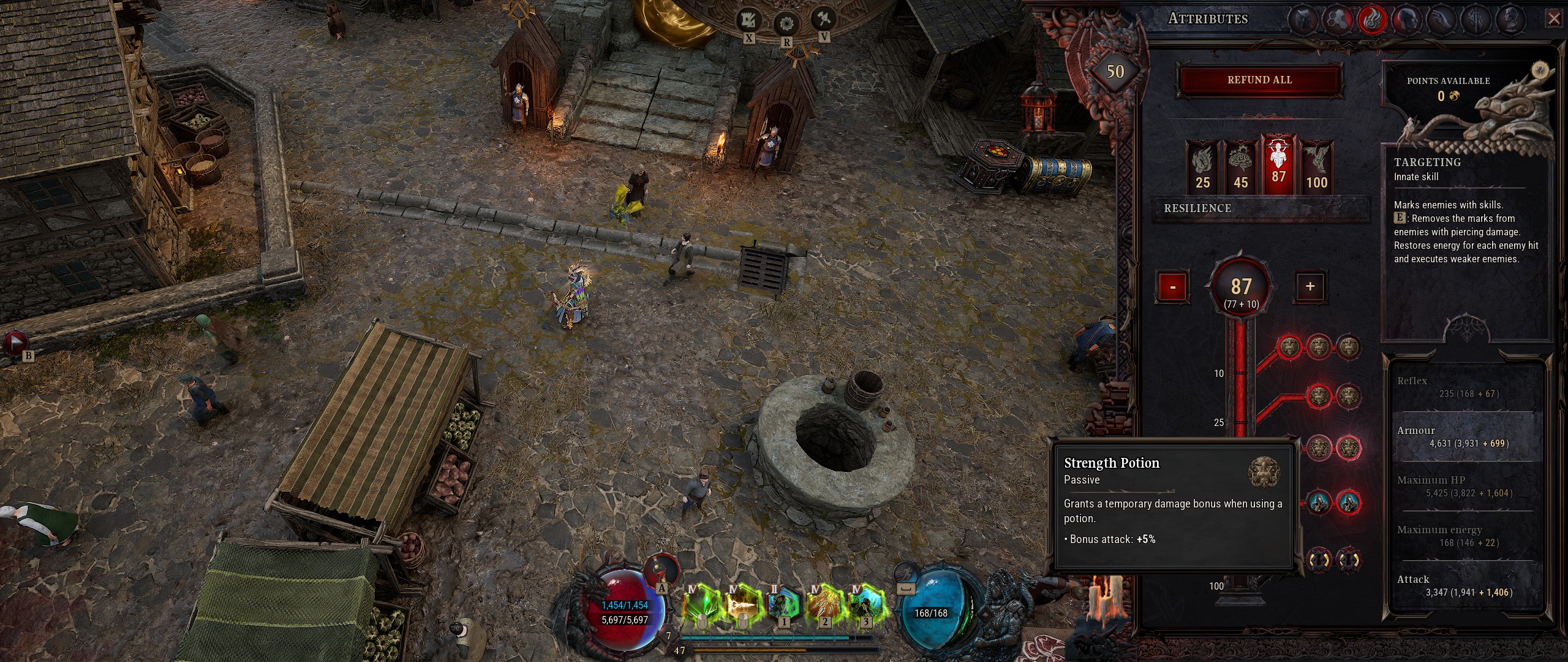Viewport: 1568px width, 662px height.
Task: Switch to the bust statue tab
Action: tap(1512, 20)
